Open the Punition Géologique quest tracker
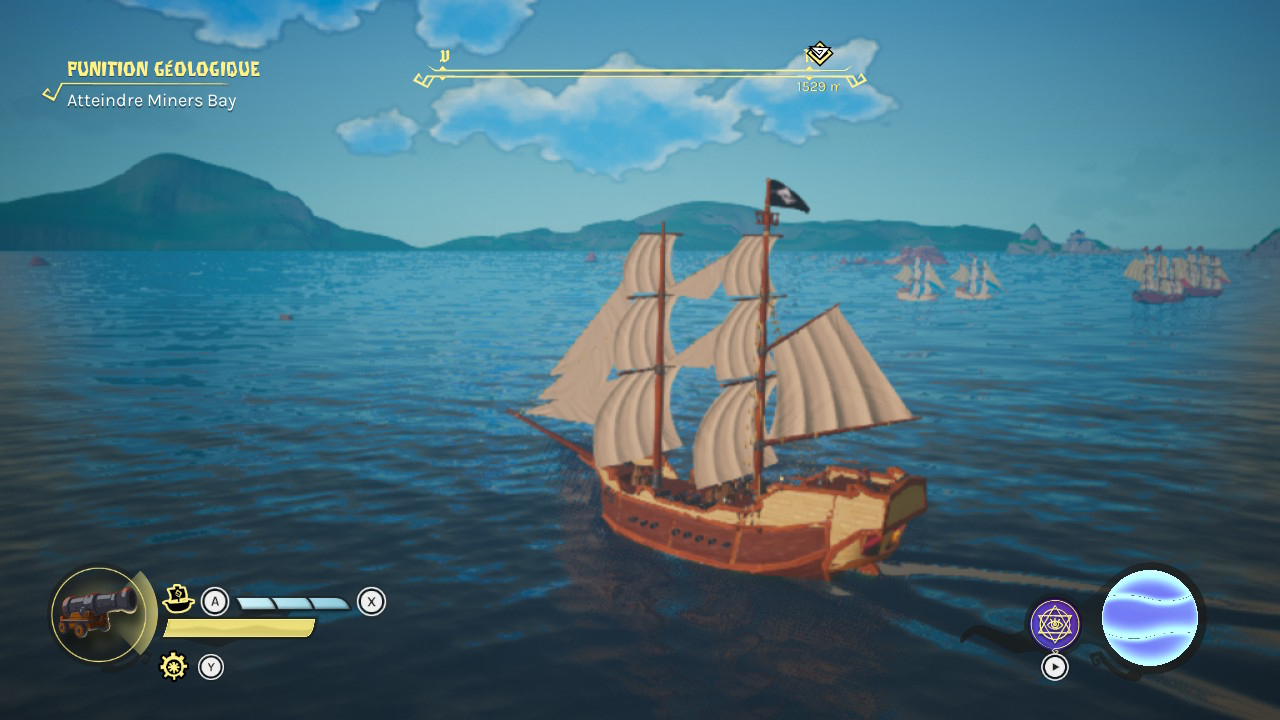 (x=162, y=69)
